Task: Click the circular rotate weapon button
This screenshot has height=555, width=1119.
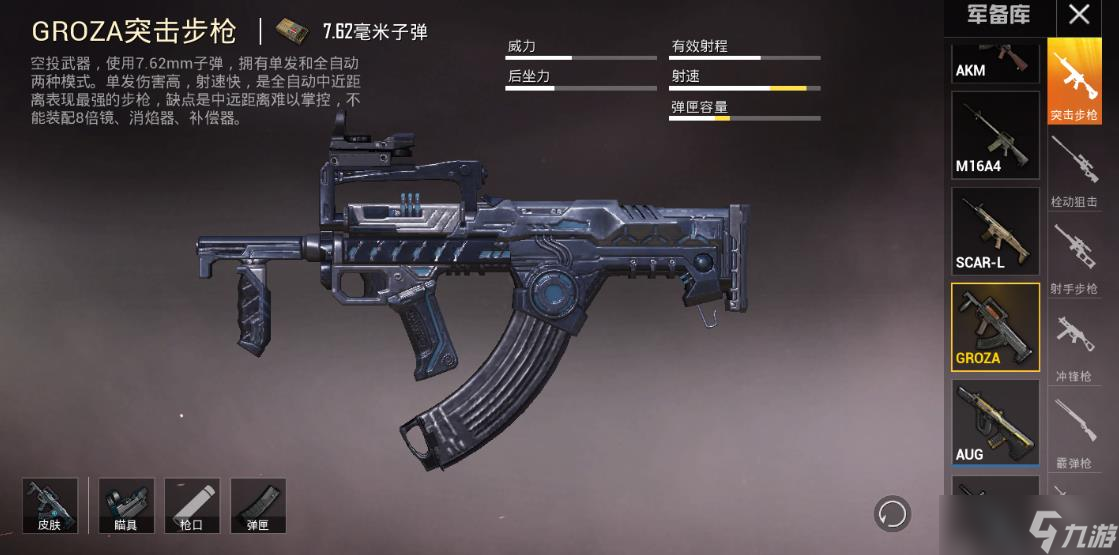Action: 892,513
